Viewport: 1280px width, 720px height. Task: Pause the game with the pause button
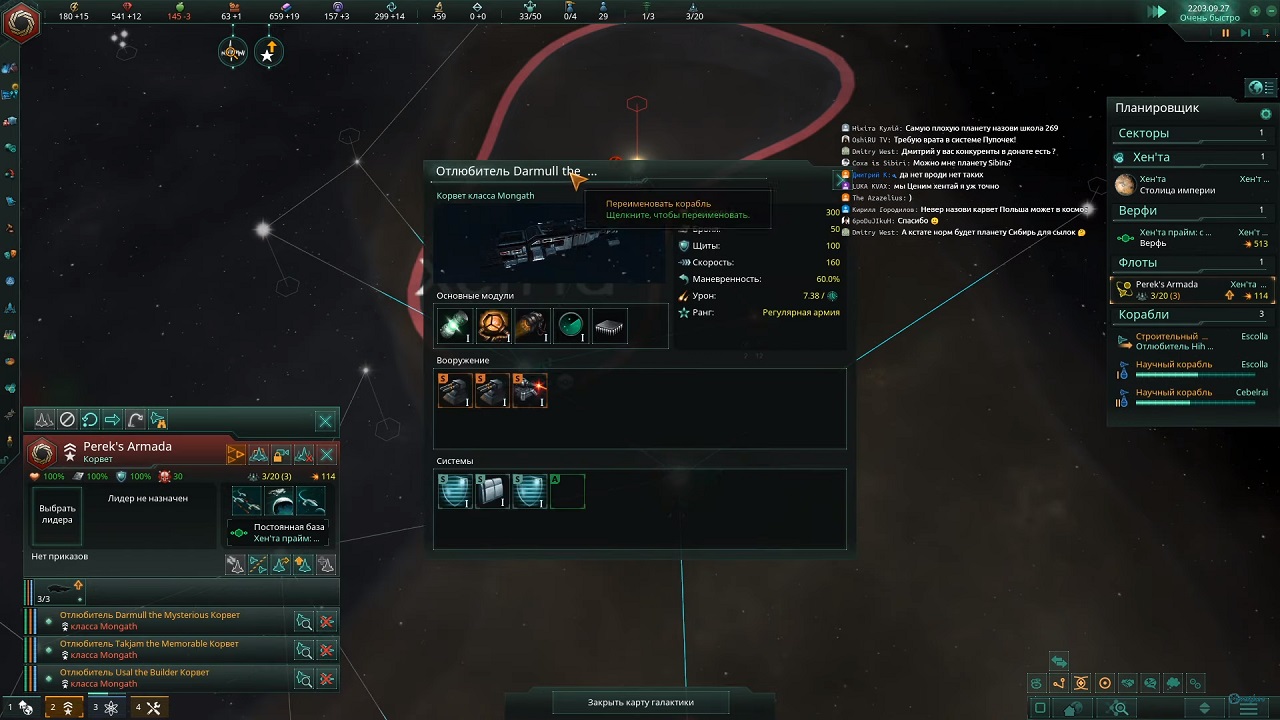coord(1225,33)
